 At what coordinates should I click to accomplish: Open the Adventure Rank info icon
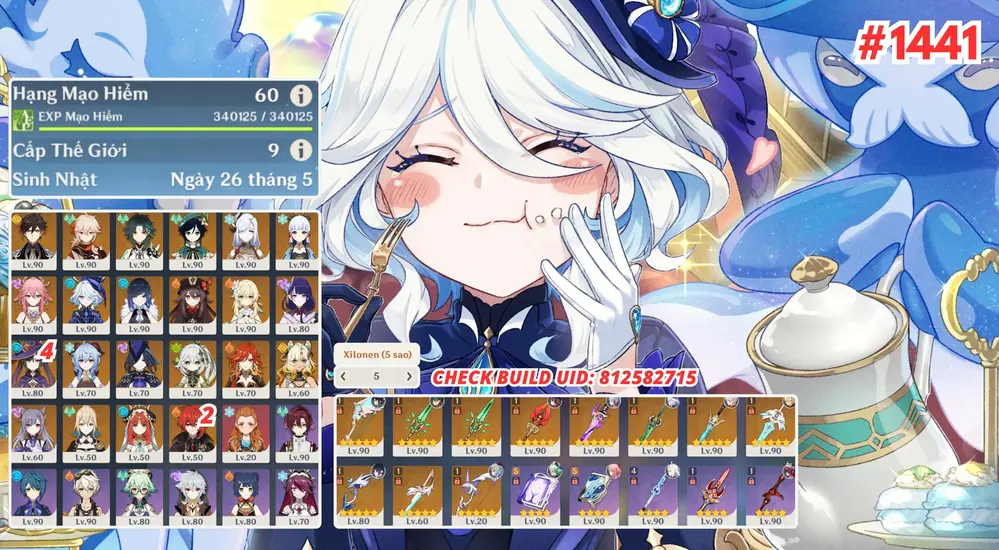tap(298, 96)
